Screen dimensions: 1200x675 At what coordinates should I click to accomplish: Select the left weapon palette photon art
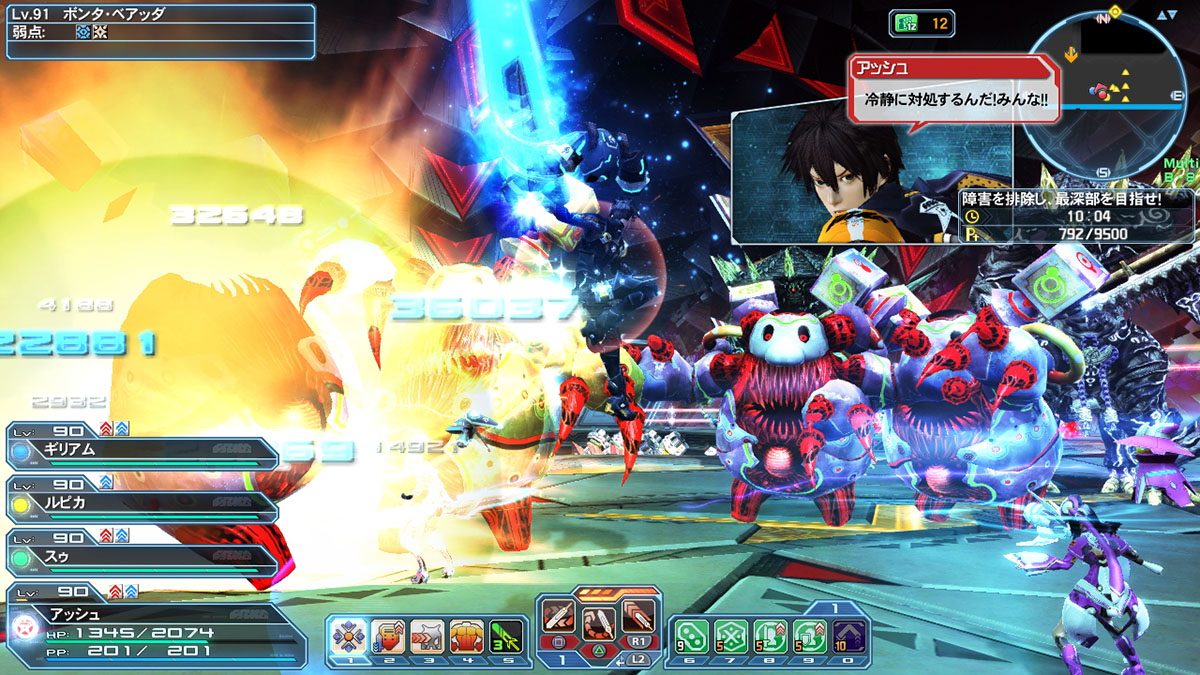[559, 617]
